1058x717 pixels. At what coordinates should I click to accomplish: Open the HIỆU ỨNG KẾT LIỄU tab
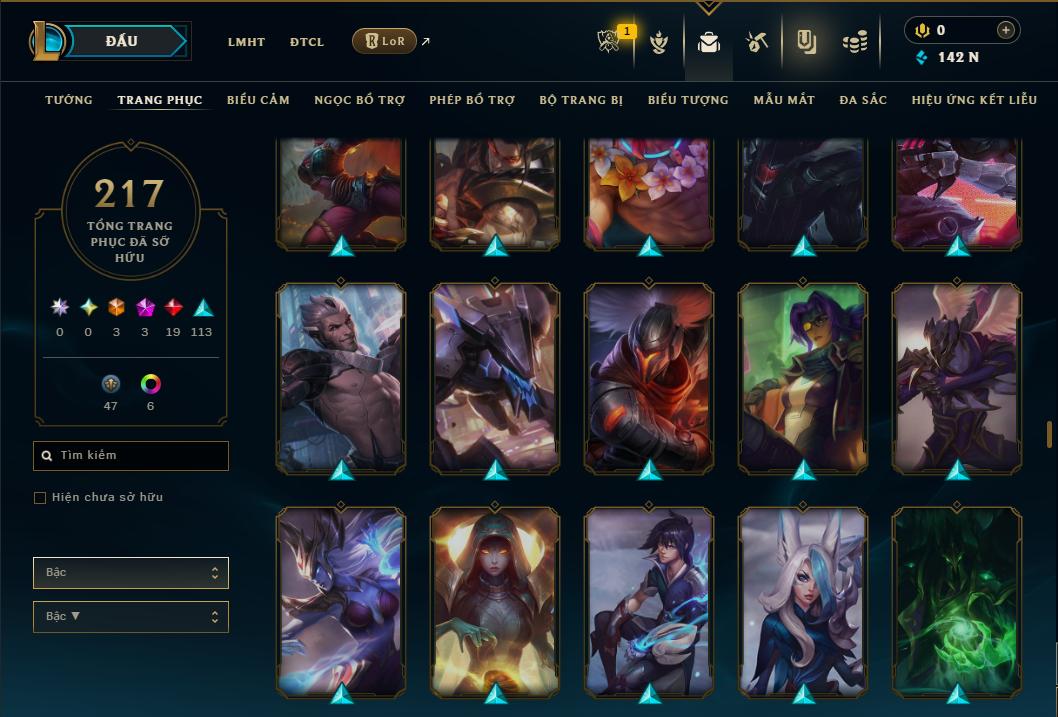click(x=974, y=100)
